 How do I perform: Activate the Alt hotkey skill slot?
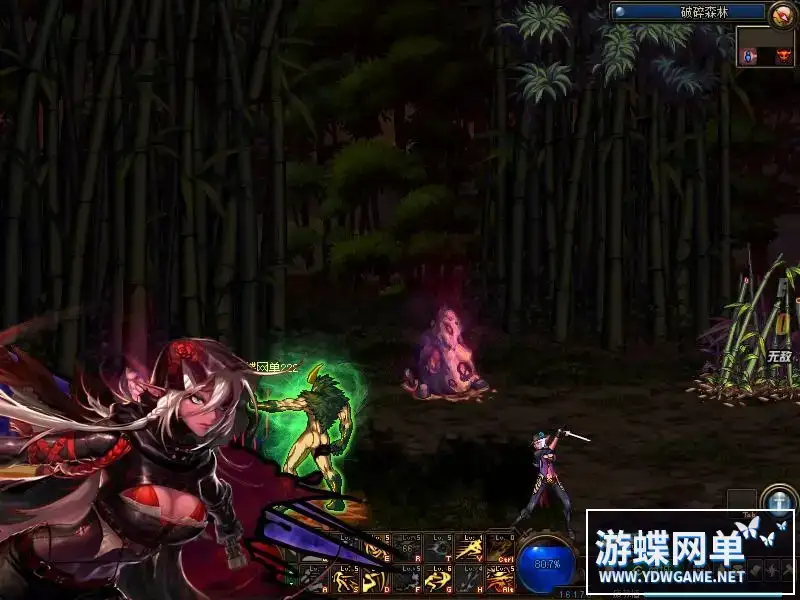click(499, 577)
